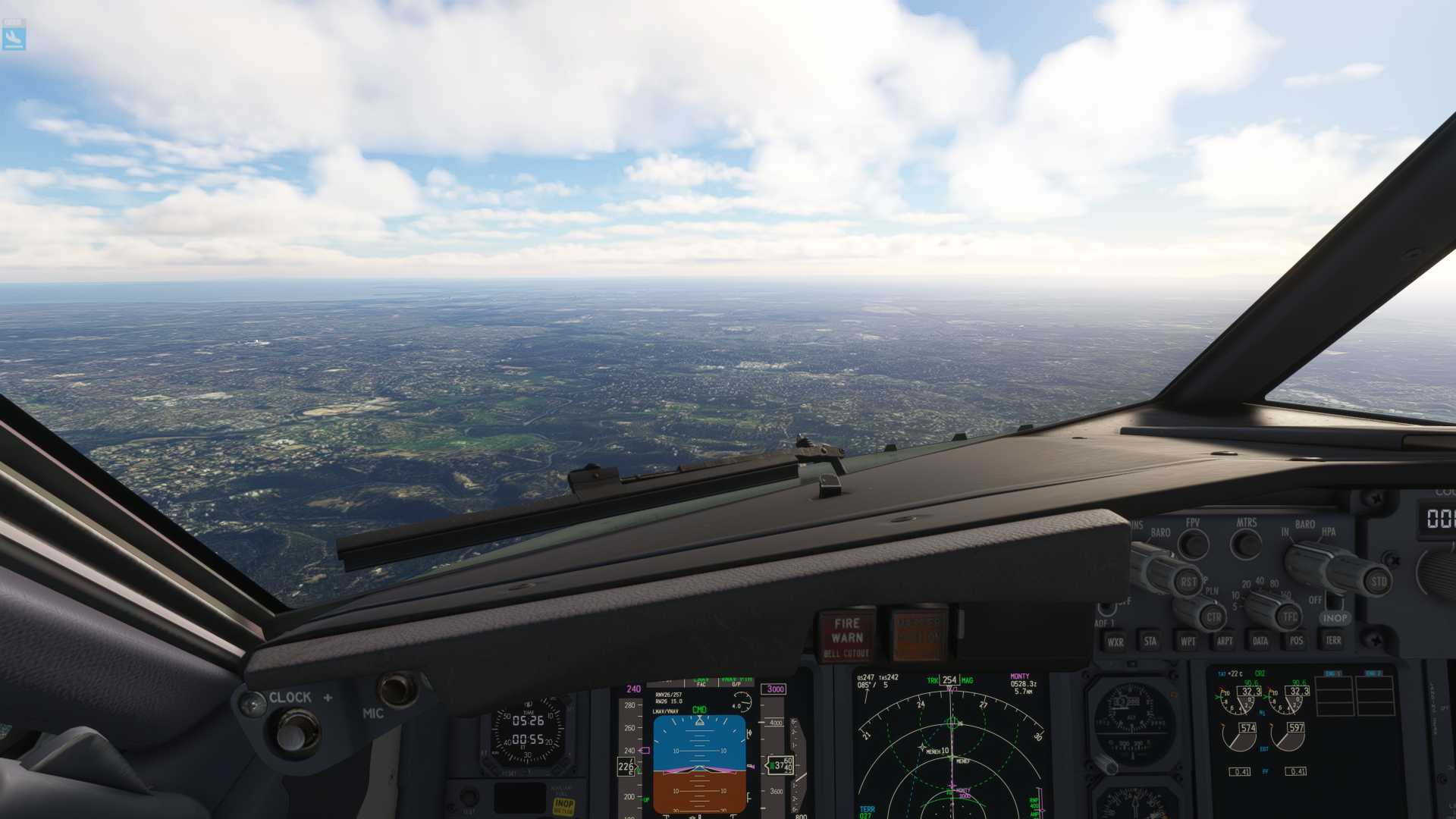Toggle the MTRS meters button
1456x819 pixels.
pos(1246,544)
